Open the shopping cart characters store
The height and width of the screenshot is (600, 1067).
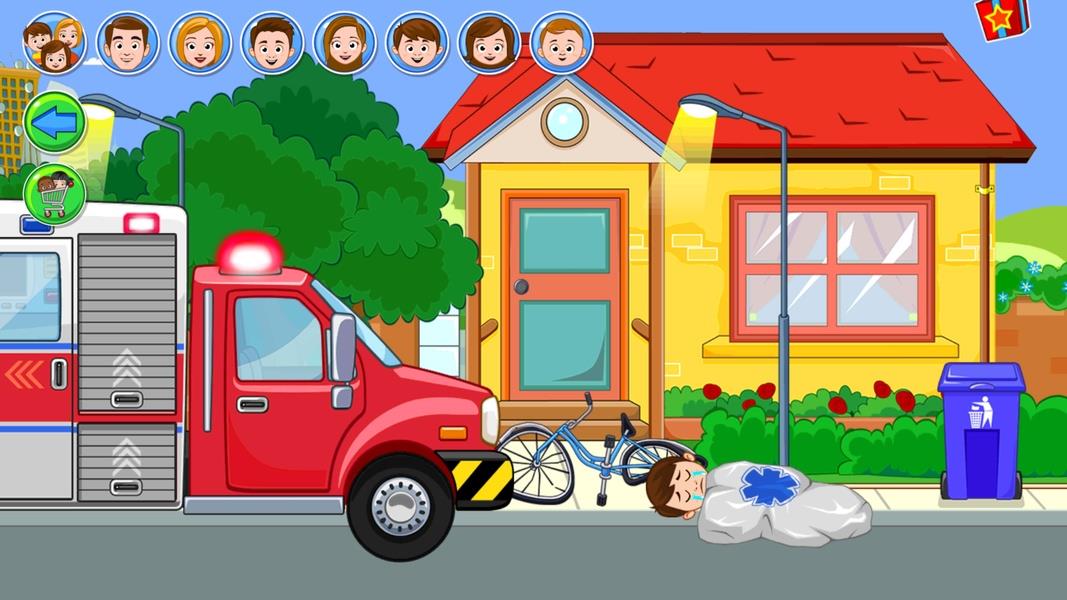[54, 193]
